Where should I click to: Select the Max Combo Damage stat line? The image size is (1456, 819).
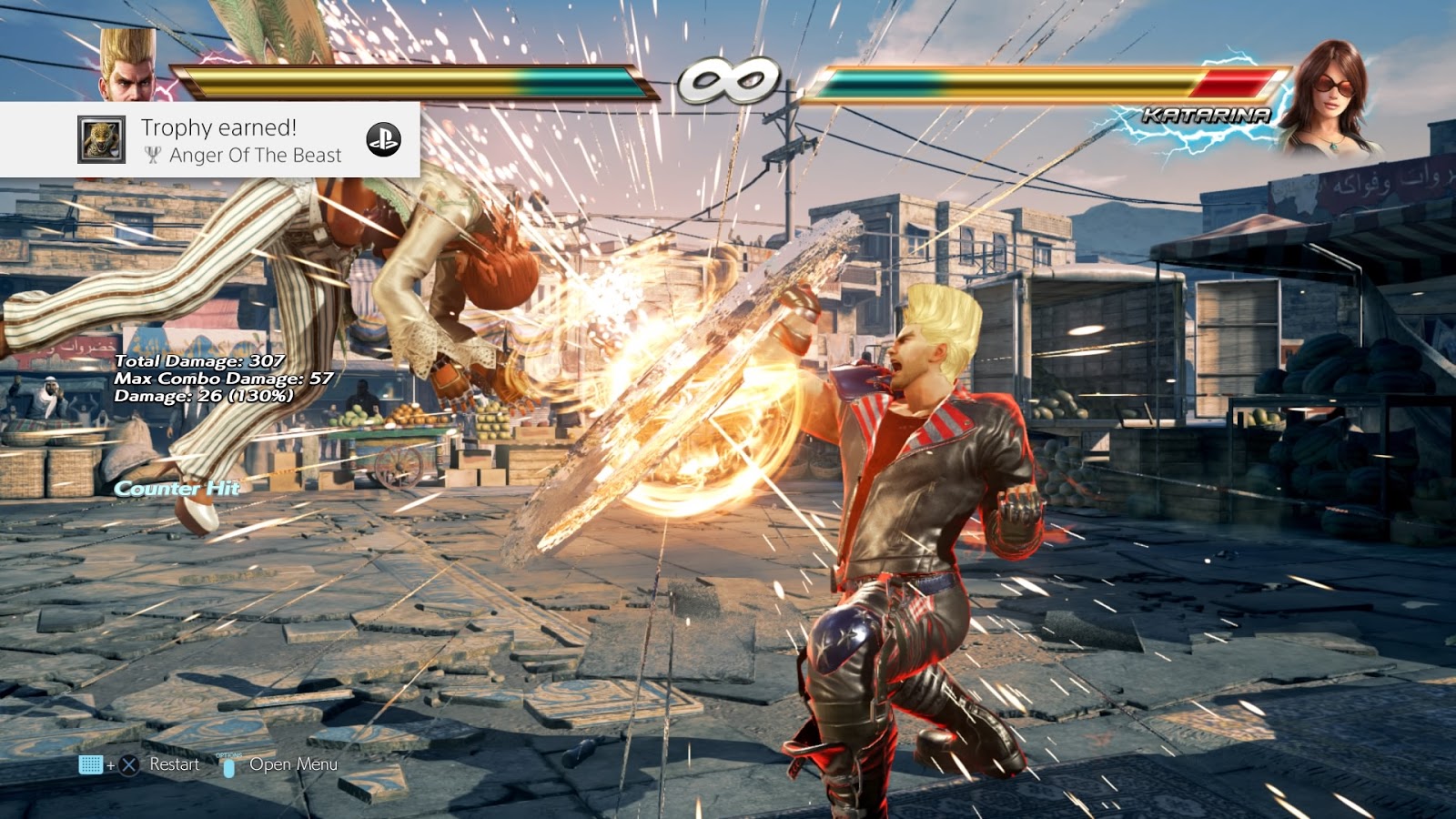(x=223, y=379)
